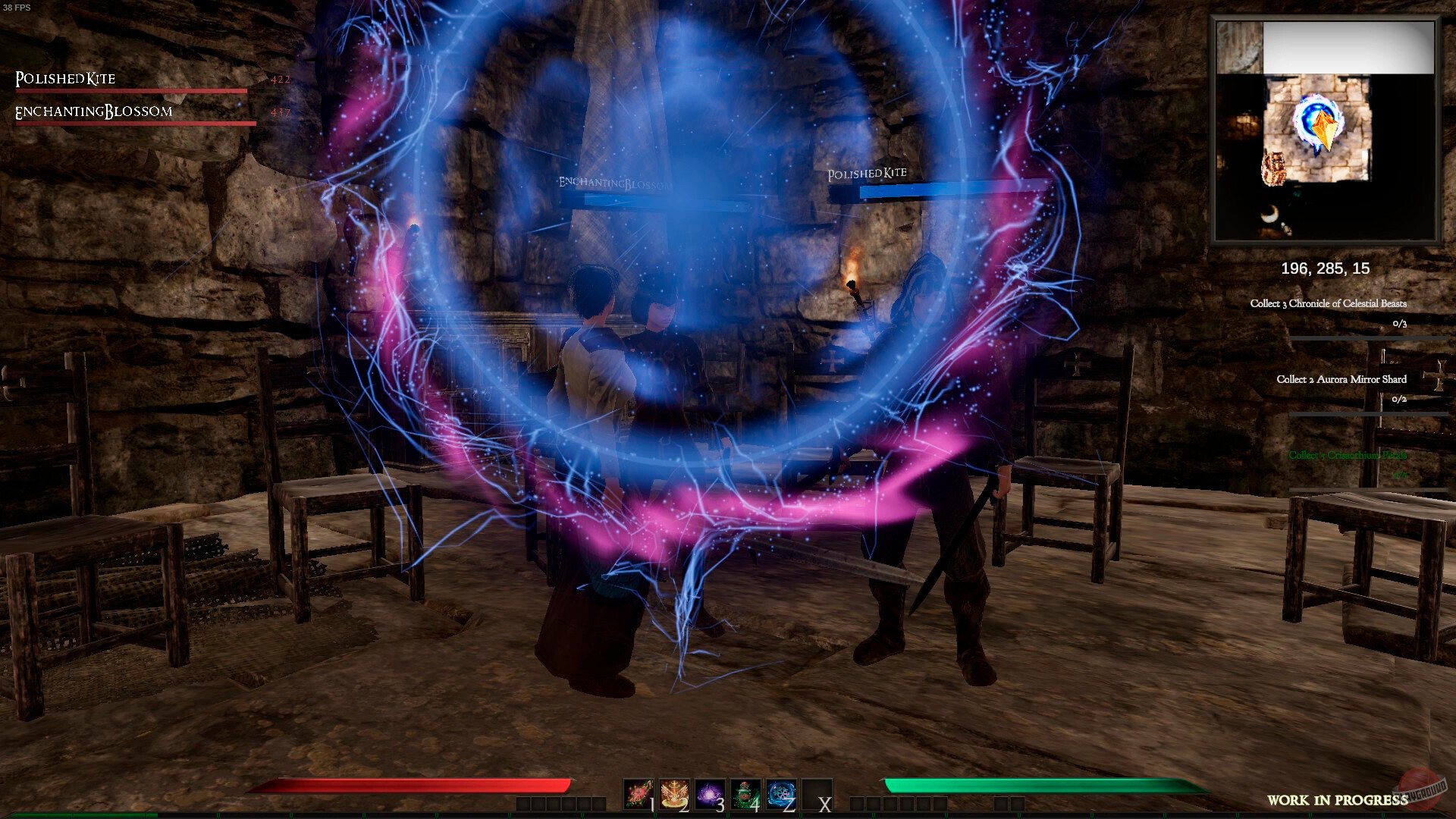This screenshot has width=1456, height=819.
Task: Click the coordinates display 196, 285, 15
Action: click(1325, 269)
